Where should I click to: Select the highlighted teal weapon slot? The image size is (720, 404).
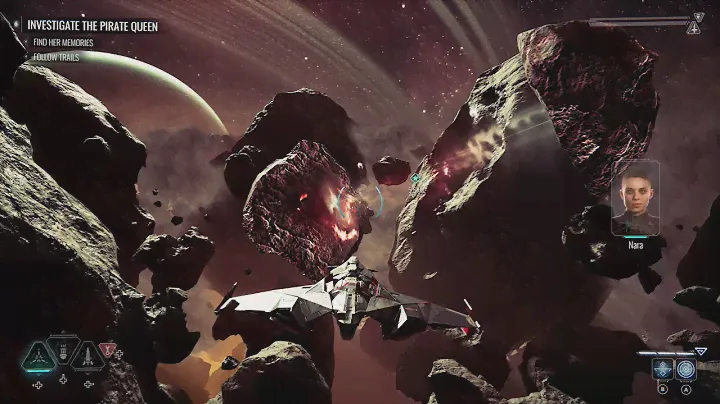point(38,355)
